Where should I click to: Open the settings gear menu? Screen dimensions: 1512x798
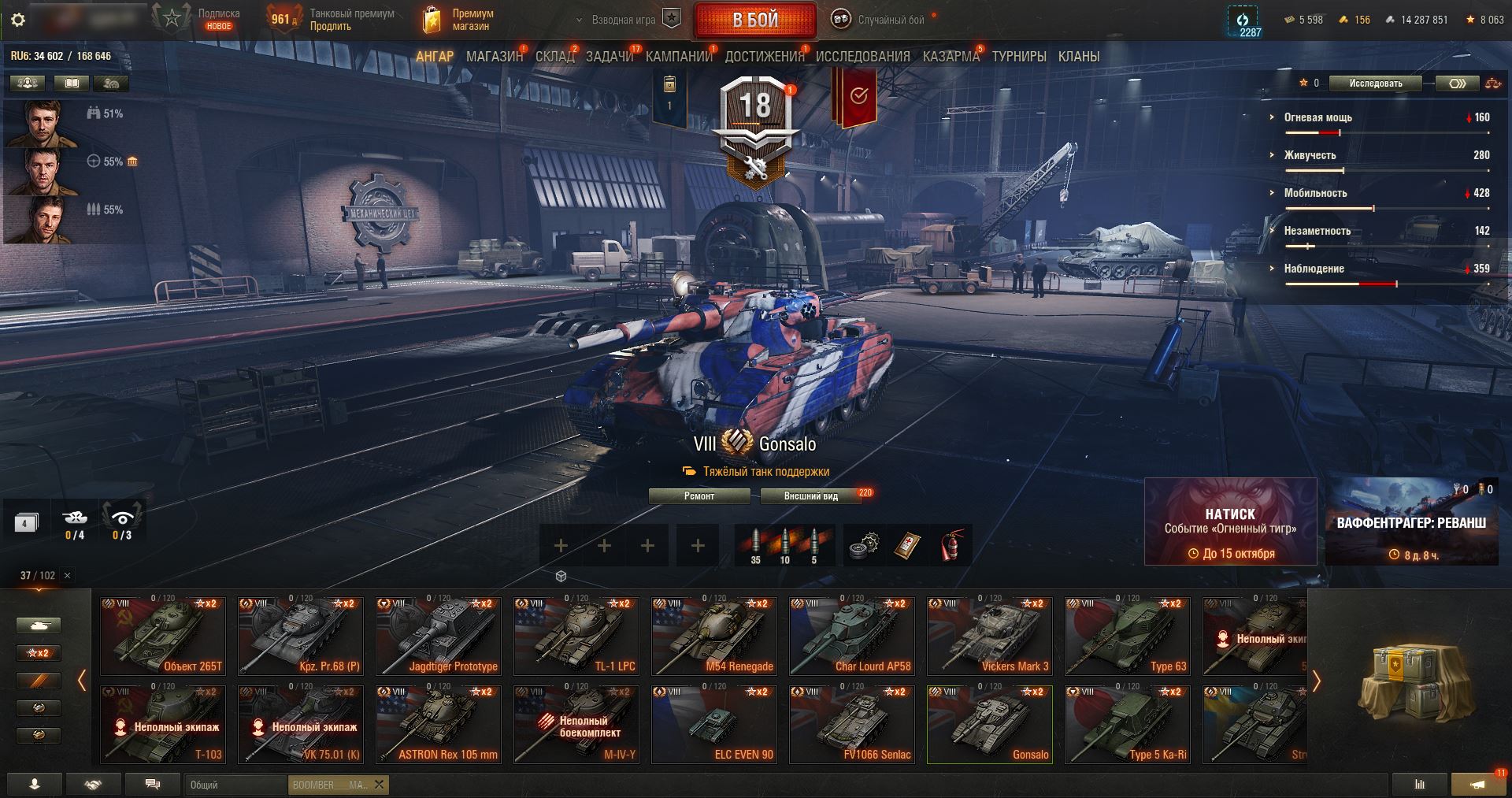pyautogui.click(x=17, y=20)
